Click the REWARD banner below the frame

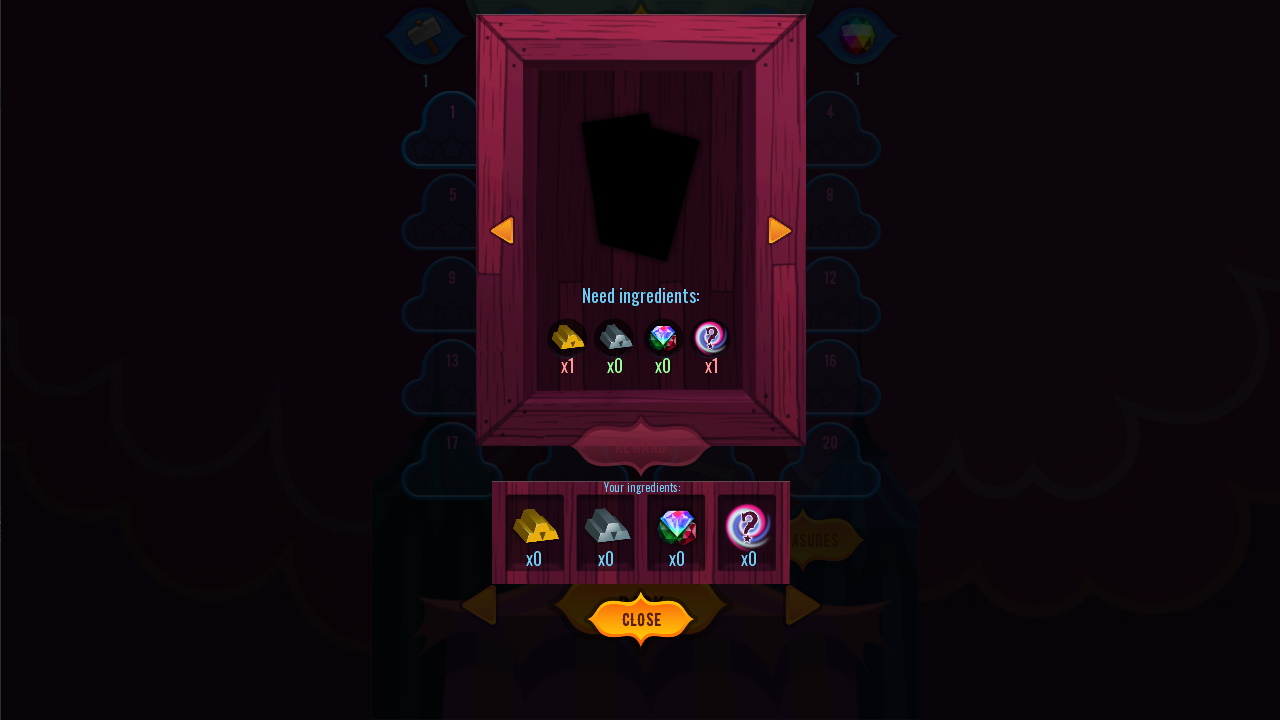(x=640, y=447)
